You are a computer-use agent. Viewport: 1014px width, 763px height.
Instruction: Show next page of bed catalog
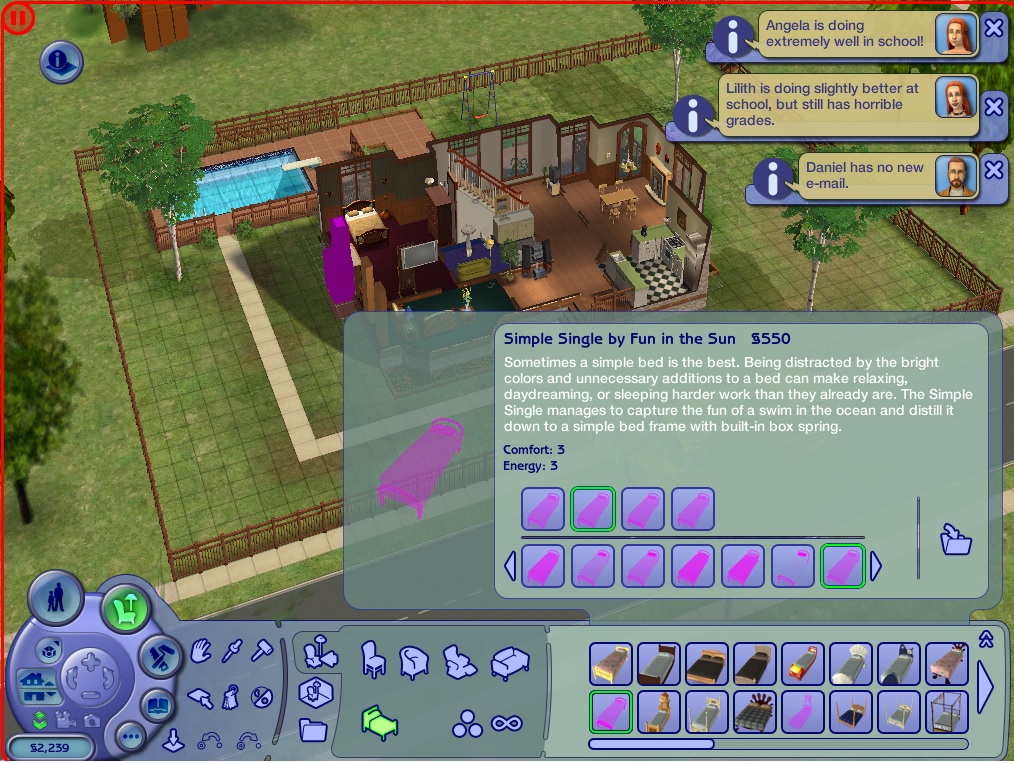[985, 688]
